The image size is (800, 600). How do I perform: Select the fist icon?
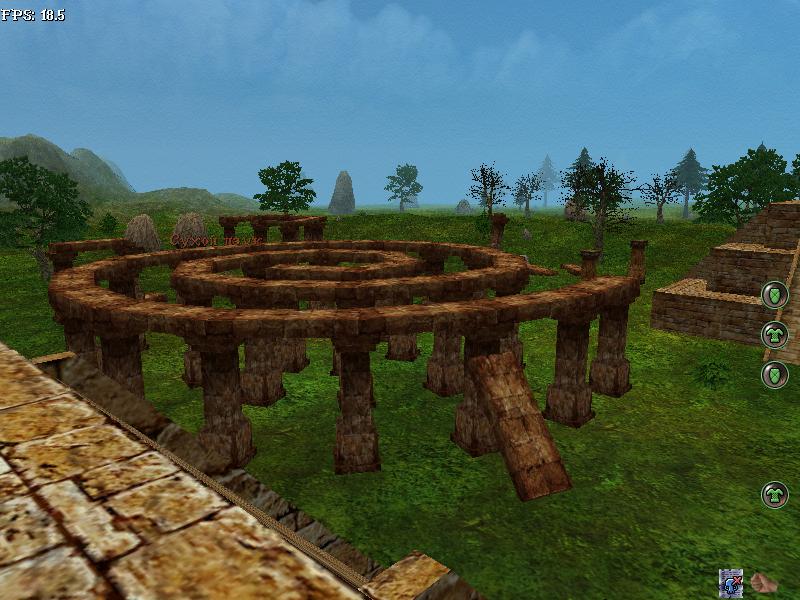(x=765, y=583)
